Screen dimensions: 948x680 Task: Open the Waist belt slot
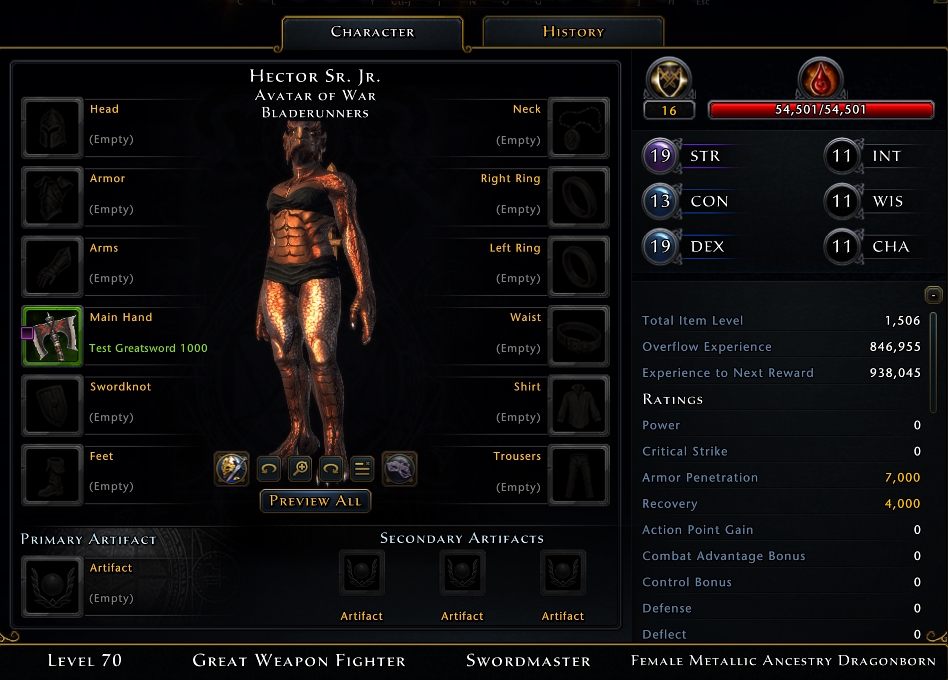579,337
